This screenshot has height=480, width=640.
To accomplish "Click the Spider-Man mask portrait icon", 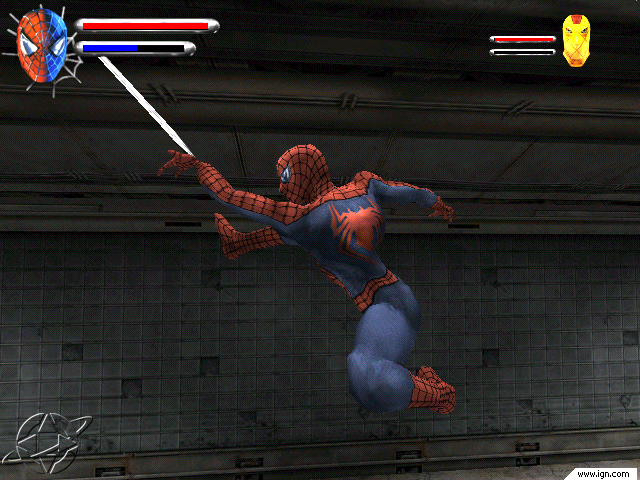I will [x=43, y=40].
